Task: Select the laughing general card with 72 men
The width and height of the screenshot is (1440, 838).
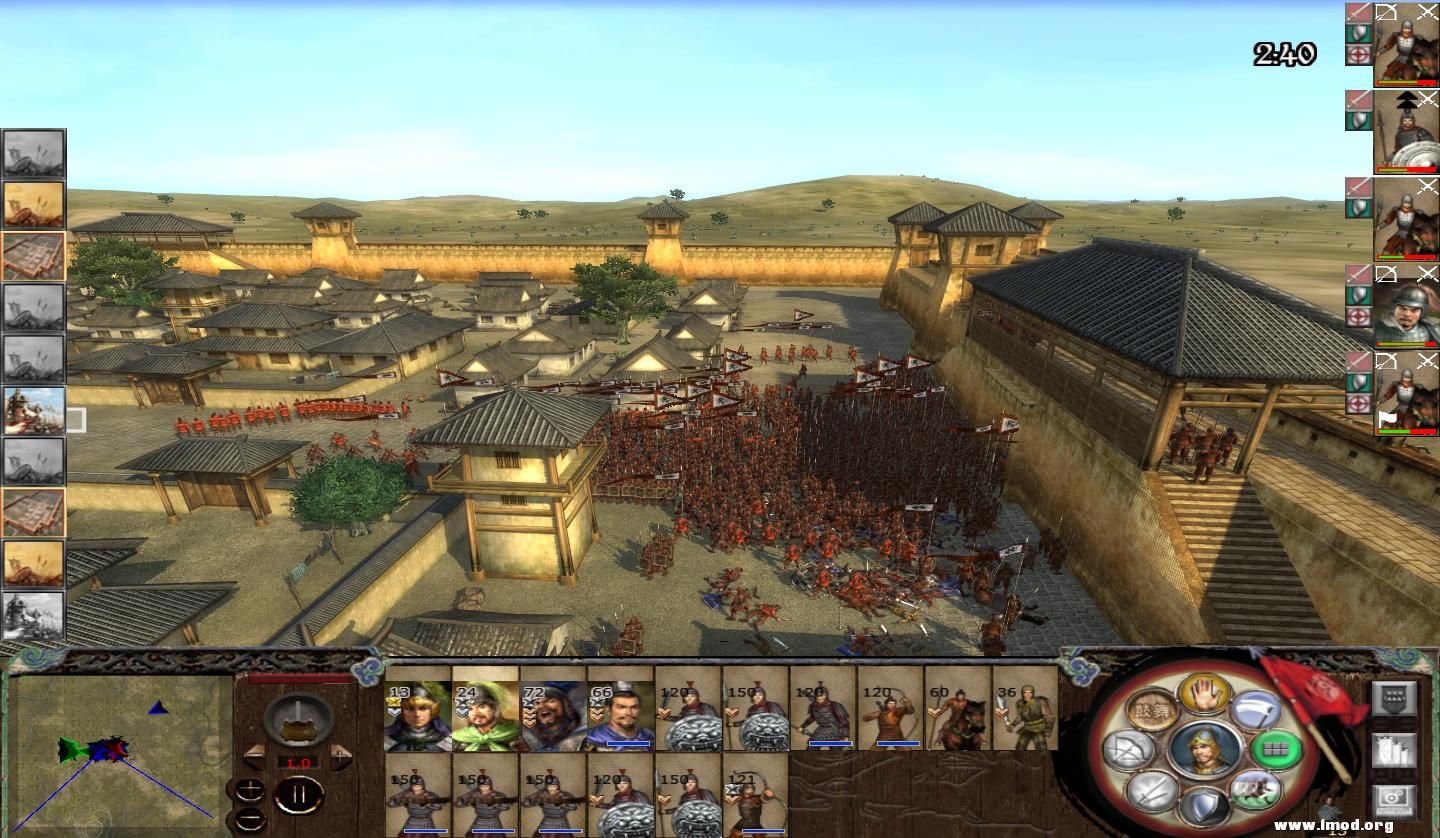Action: pos(553,715)
